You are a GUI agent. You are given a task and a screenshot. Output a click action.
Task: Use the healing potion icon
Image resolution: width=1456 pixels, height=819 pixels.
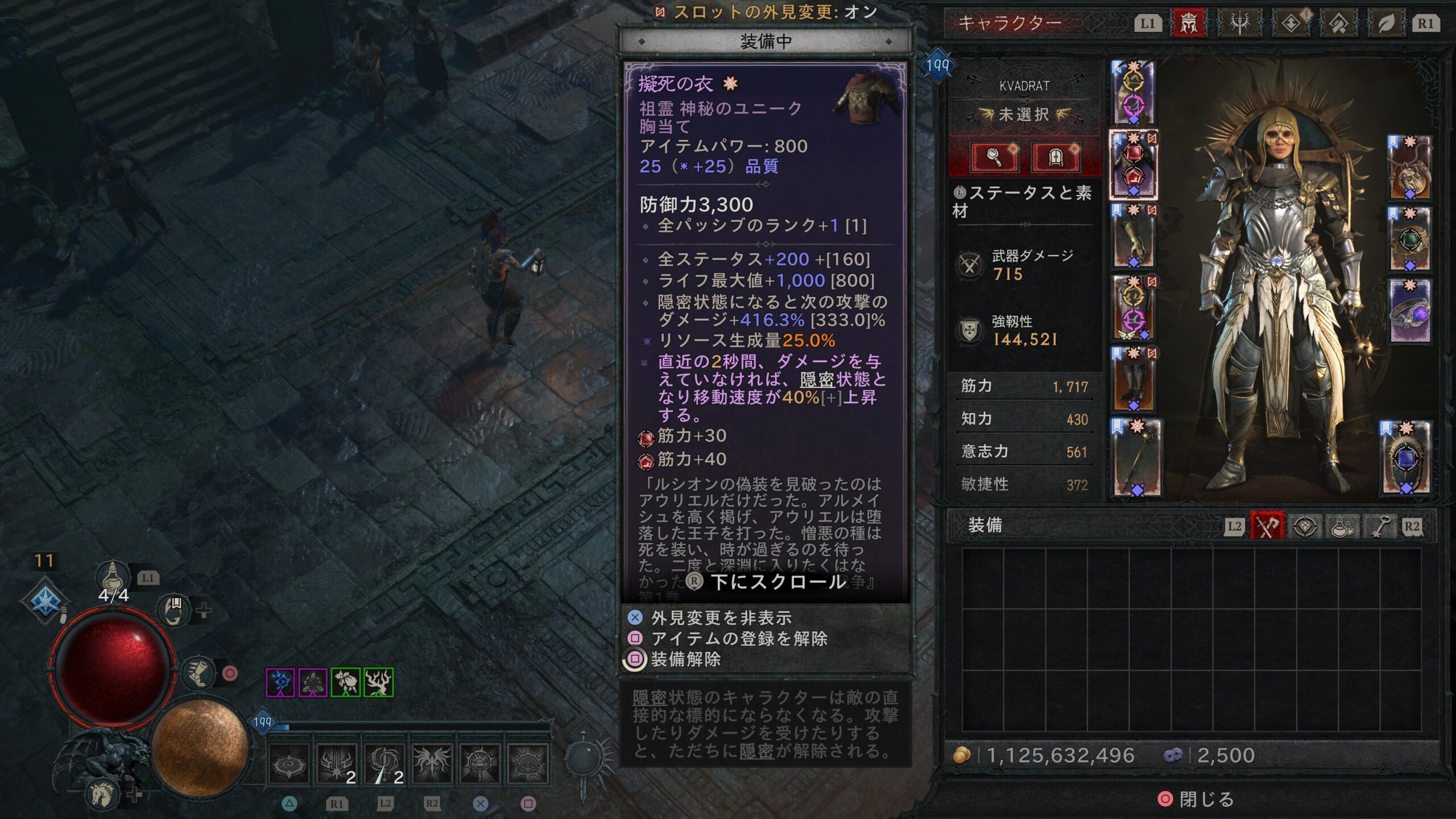pos(112,576)
